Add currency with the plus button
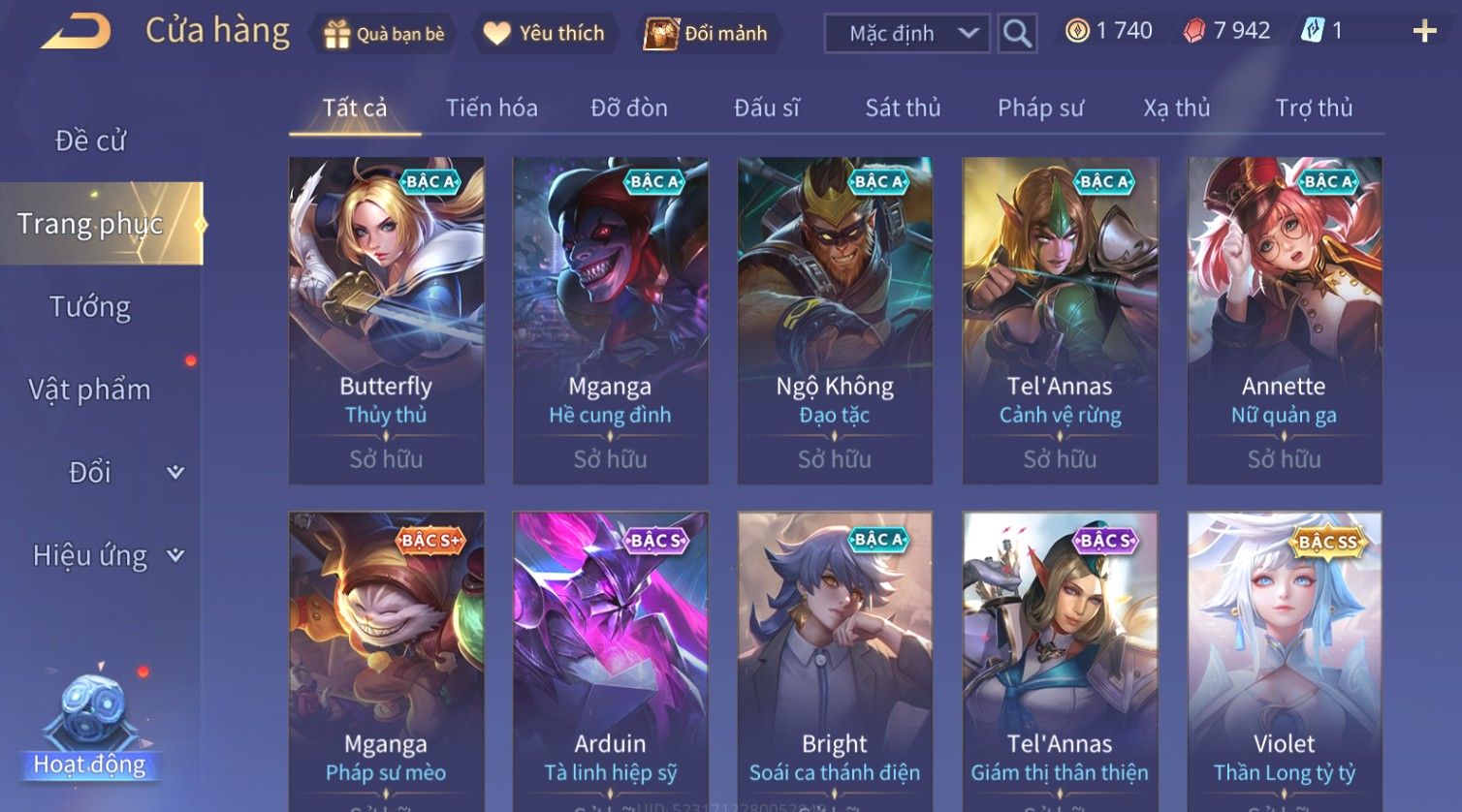This screenshot has height=812, width=1462. coord(1424,32)
